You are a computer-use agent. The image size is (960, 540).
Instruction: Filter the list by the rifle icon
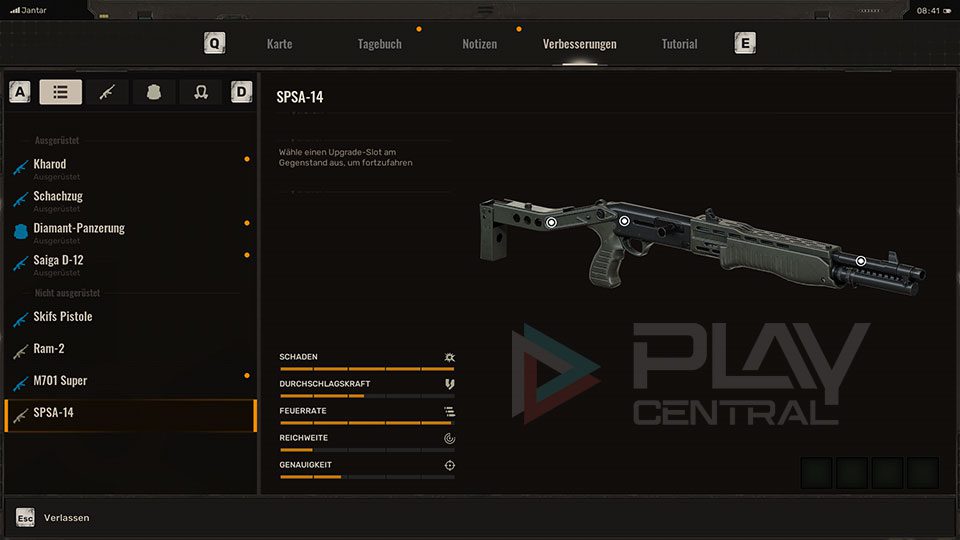pos(107,92)
